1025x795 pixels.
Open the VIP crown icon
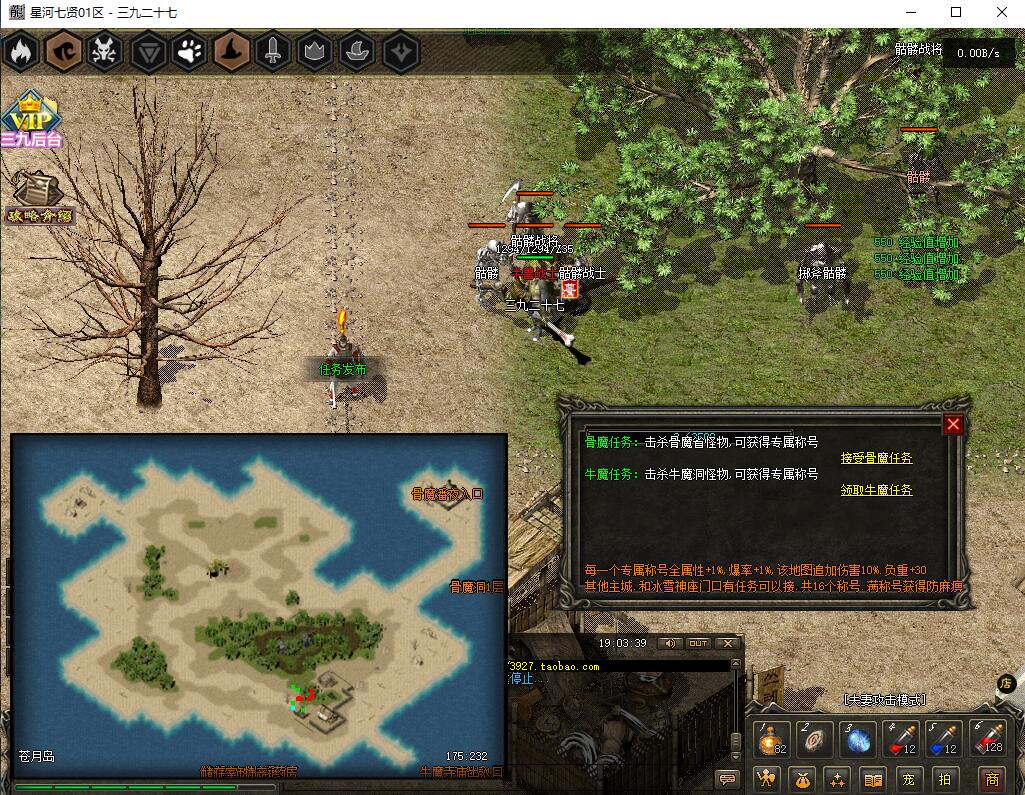tap(30, 116)
